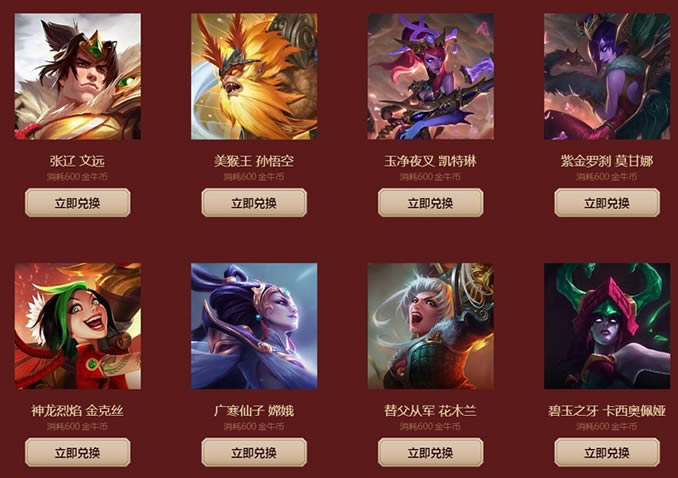Pick the 广寒仙子 嫦娥 portrait
Image resolution: width=678 pixels, height=478 pixels.
254,326
